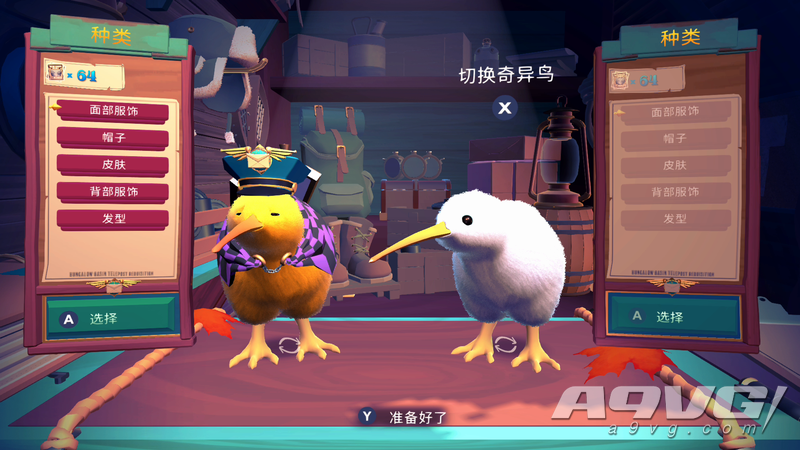800x450 pixels.
Task: Pick 背部服饰 in the bright active panel
Action: [x=112, y=191]
